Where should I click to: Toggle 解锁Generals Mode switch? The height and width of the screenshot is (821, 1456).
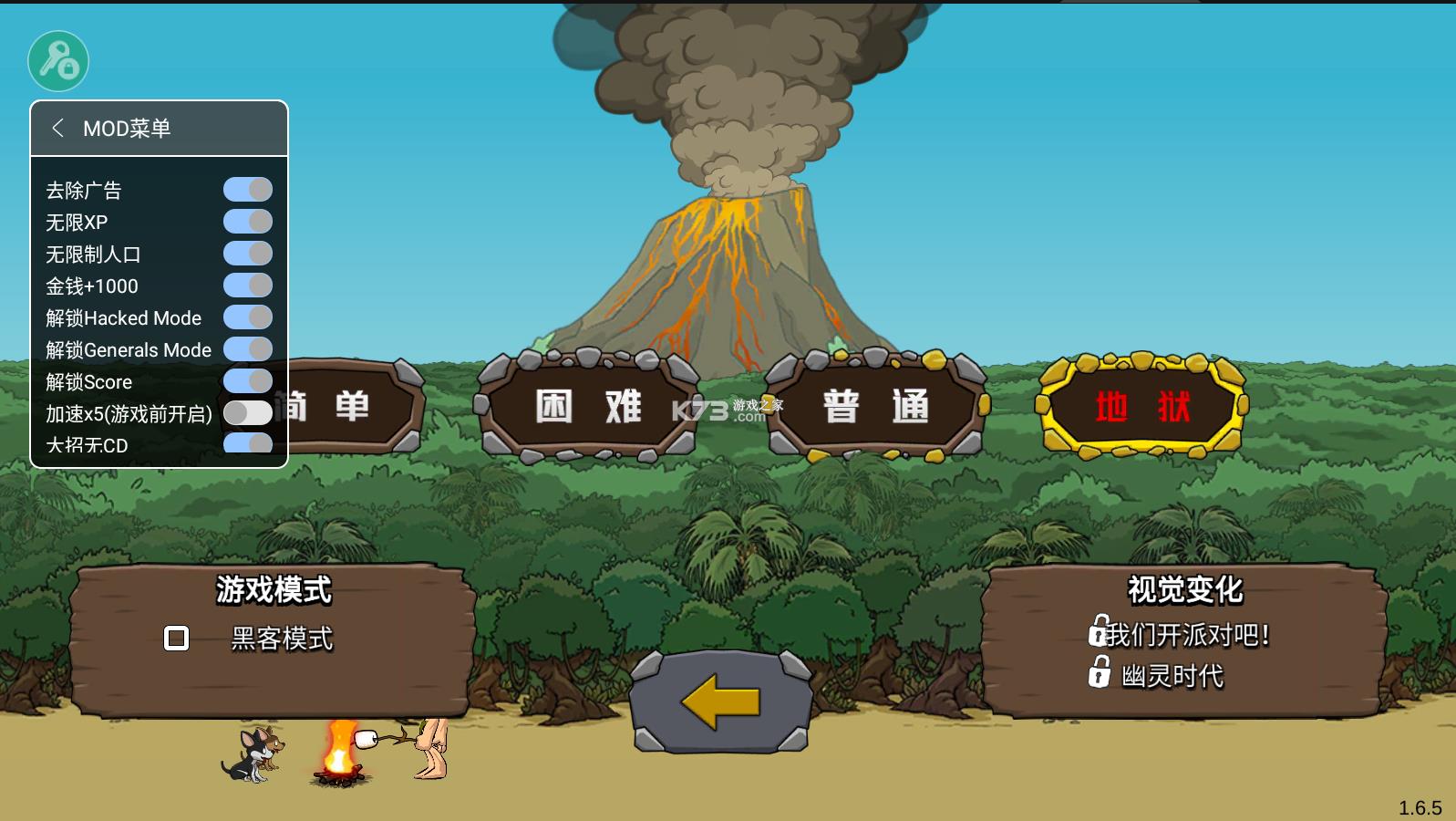248,349
